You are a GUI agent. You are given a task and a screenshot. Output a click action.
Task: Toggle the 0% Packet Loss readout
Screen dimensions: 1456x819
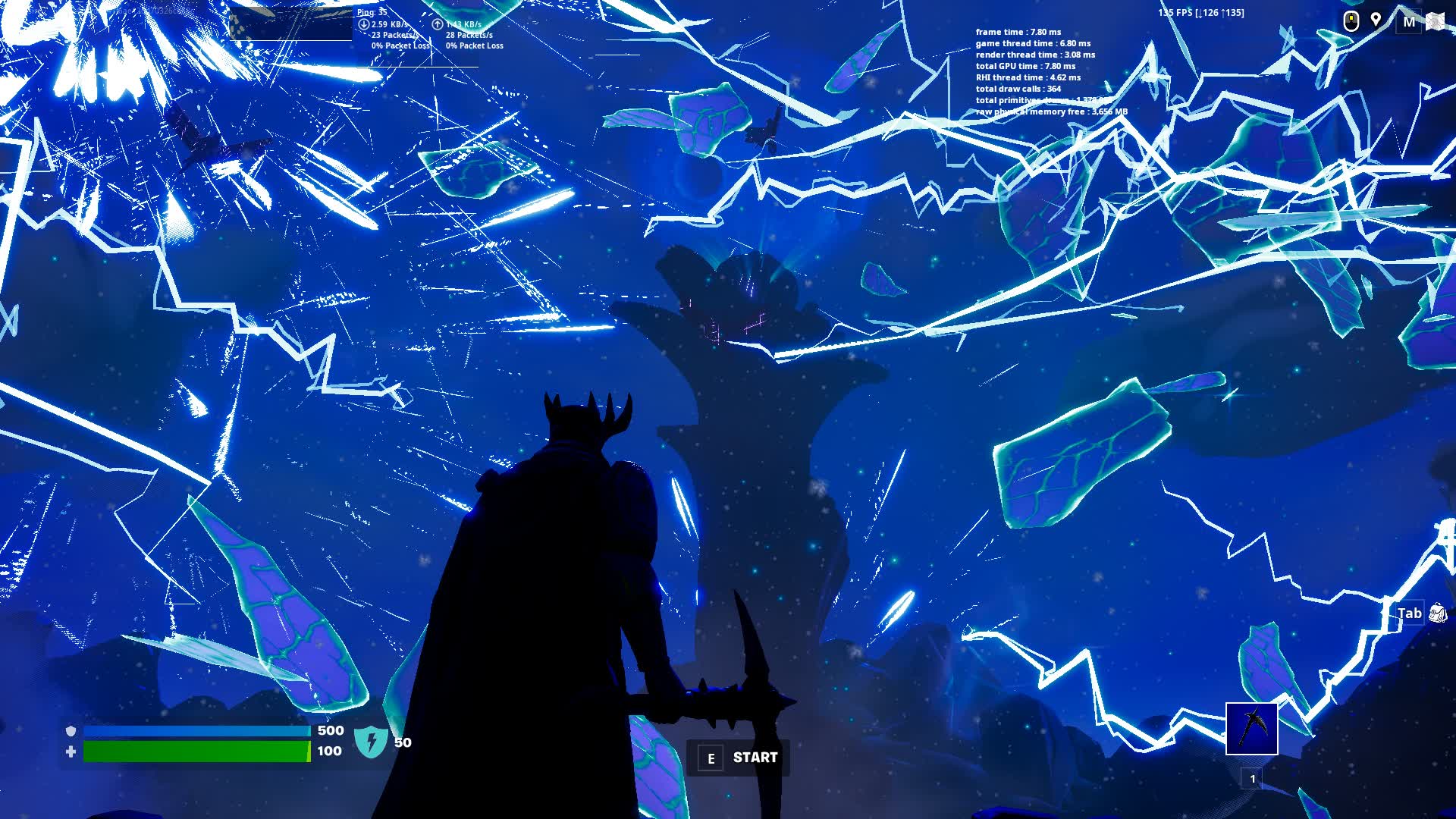click(394, 45)
